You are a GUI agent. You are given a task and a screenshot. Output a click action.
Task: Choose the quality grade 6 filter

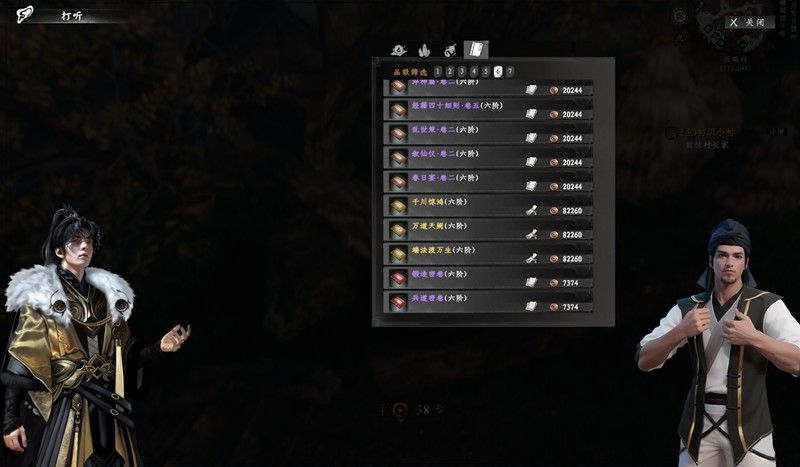click(498, 71)
